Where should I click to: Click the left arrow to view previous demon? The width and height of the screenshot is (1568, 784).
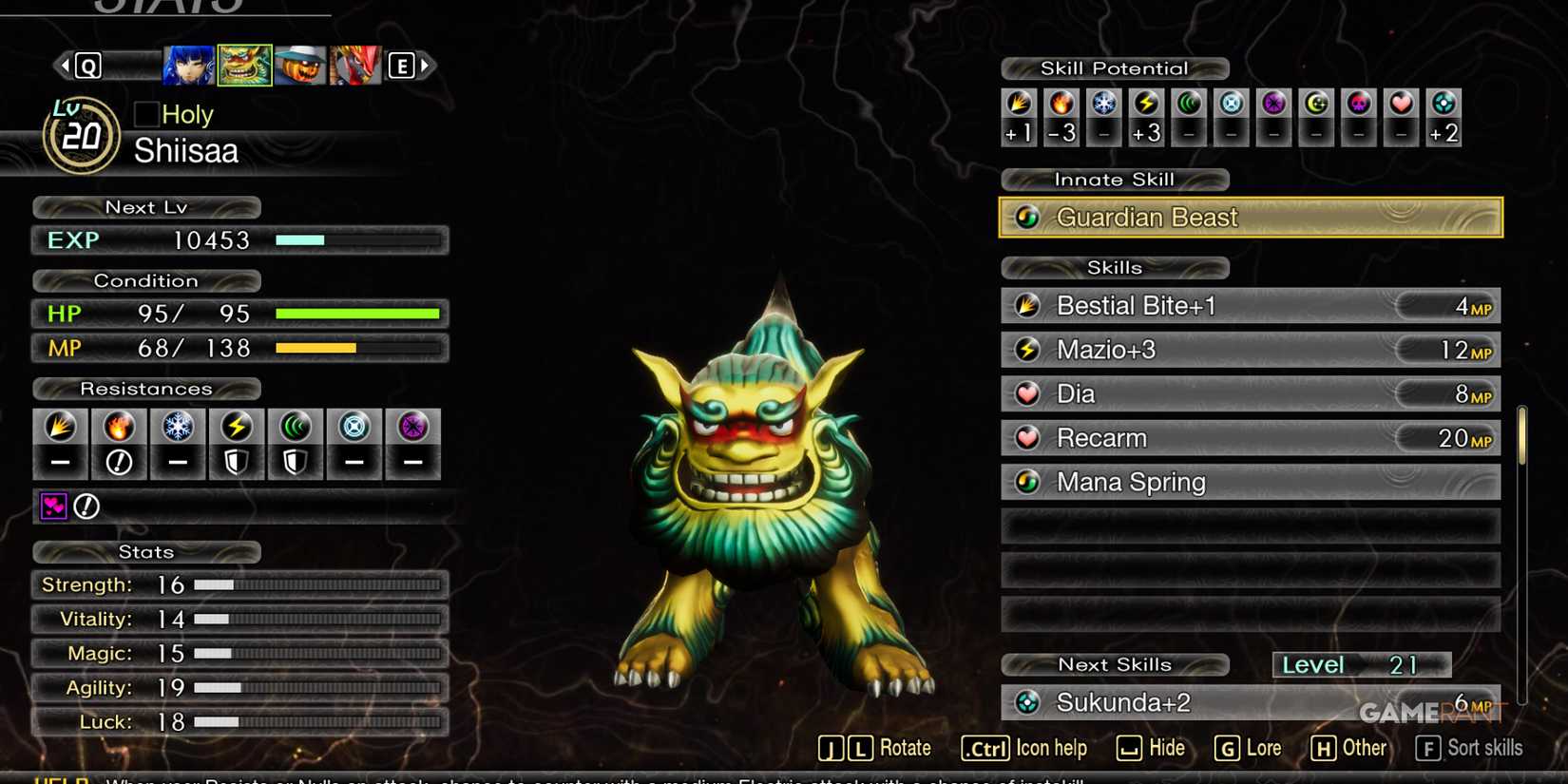[x=64, y=65]
